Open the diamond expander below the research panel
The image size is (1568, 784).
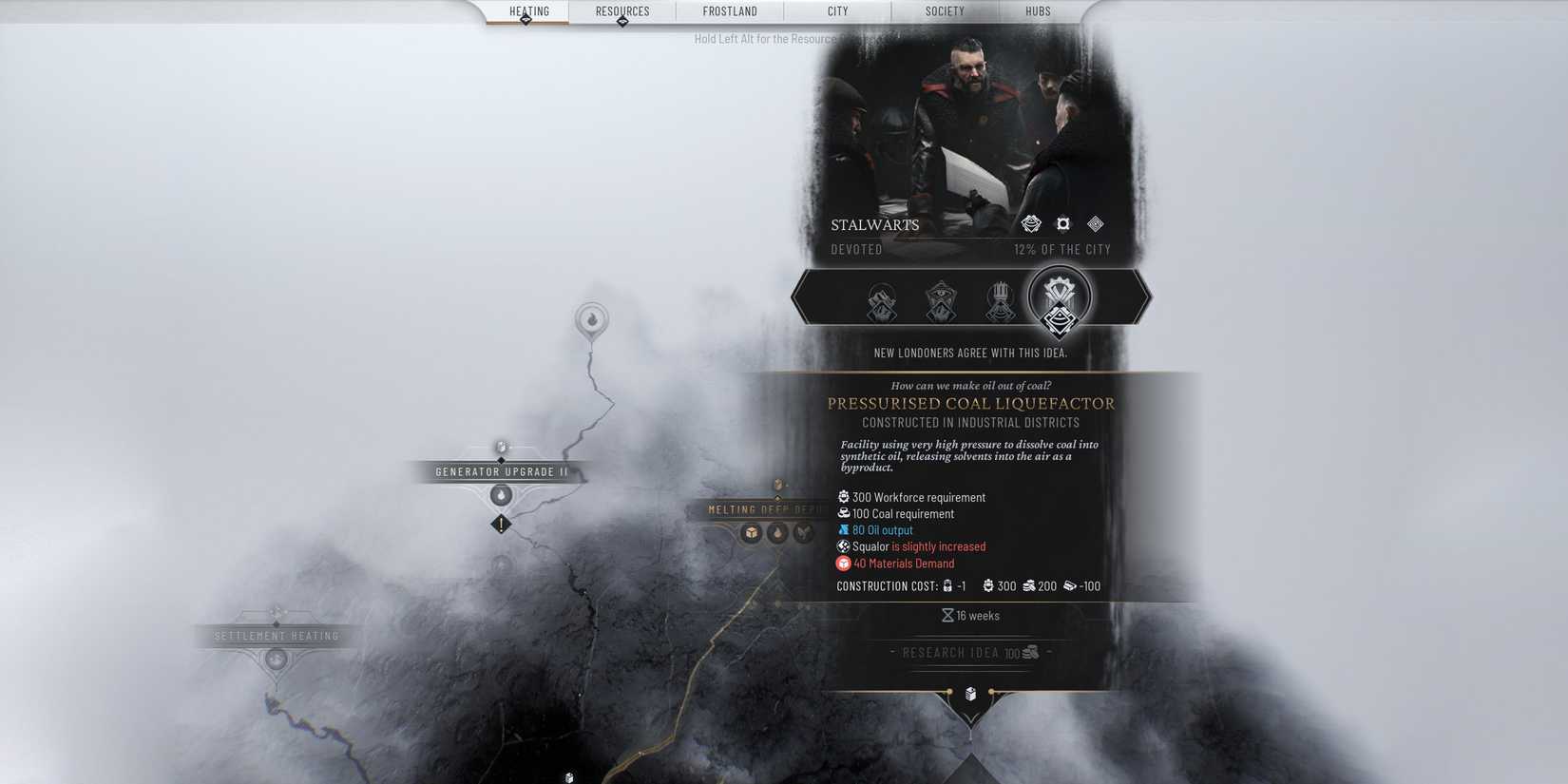[x=969, y=694]
